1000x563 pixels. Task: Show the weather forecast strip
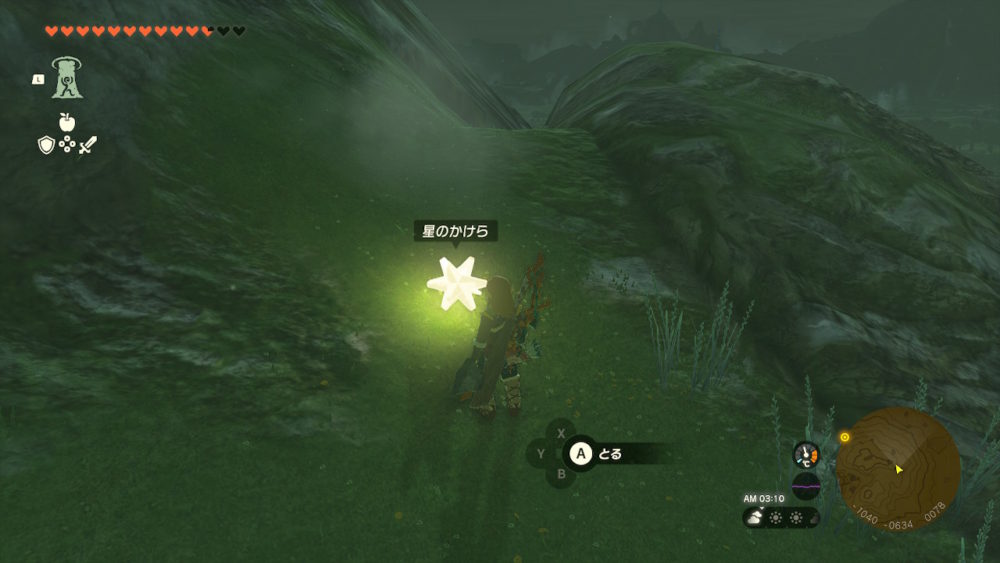(x=781, y=517)
